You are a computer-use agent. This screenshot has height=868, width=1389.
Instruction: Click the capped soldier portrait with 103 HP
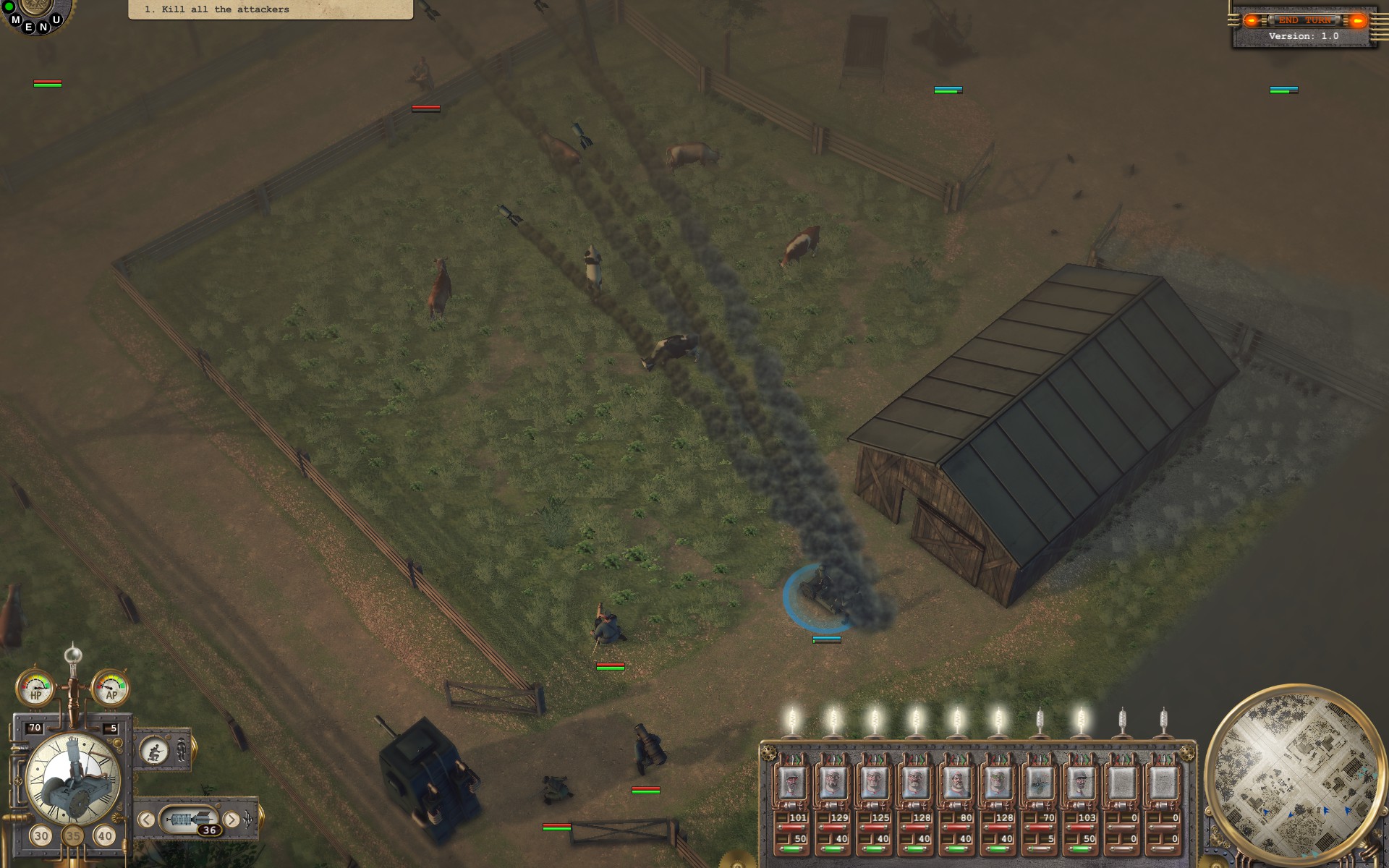1080,783
